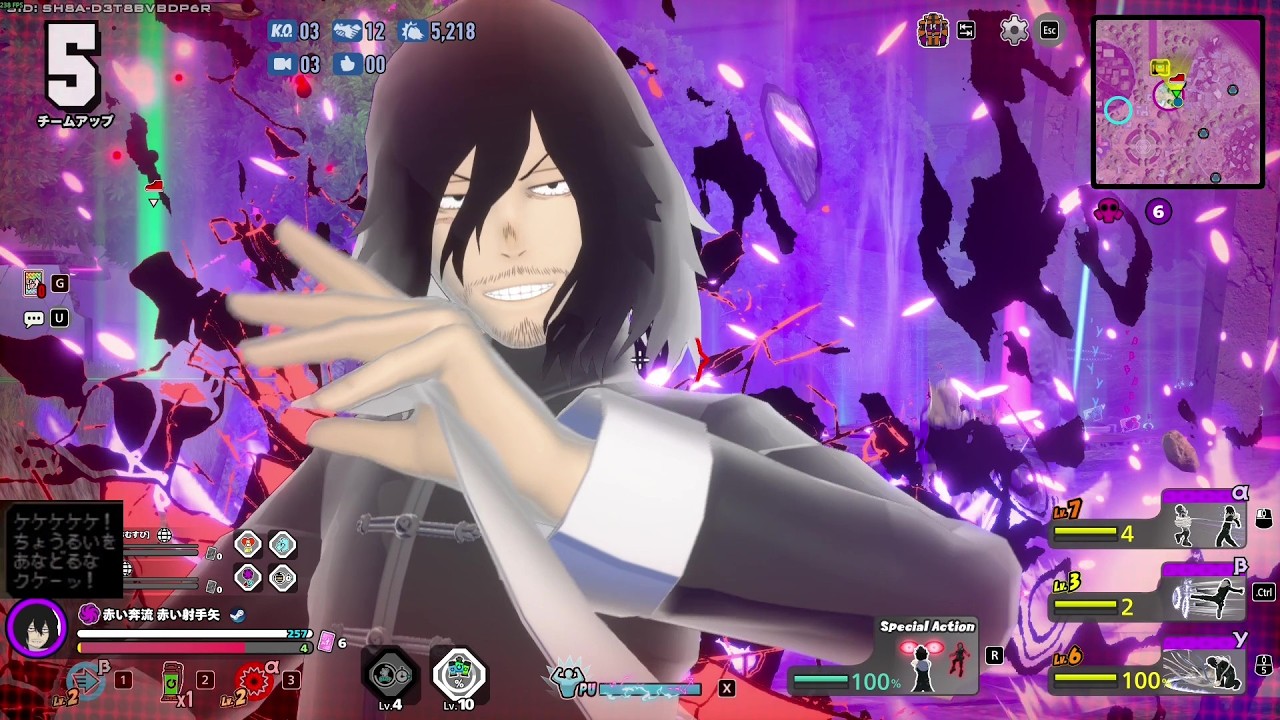Image resolution: width=1280 pixels, height=720 pixels.
Task: Click the pink card count icon
Action: (326, 643)
